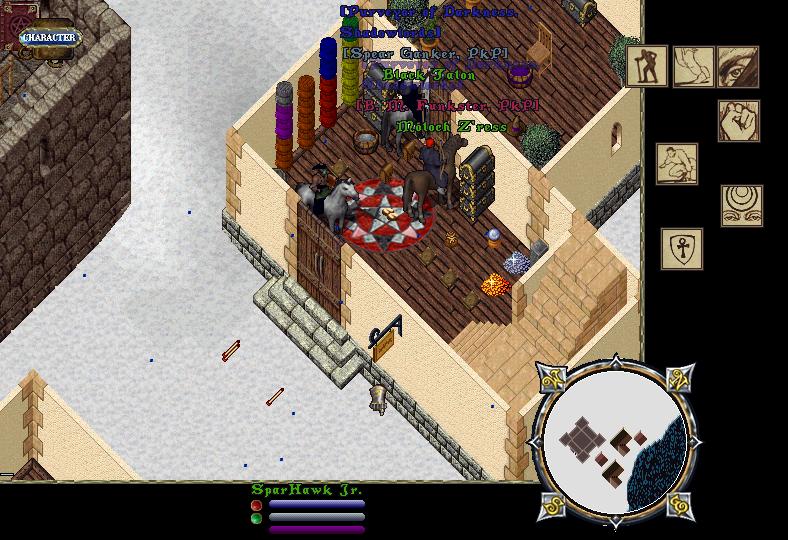This screenshot has height=540, width=788.
Task: Activate the walking figure with staff skill
Action: pos(647,66)
